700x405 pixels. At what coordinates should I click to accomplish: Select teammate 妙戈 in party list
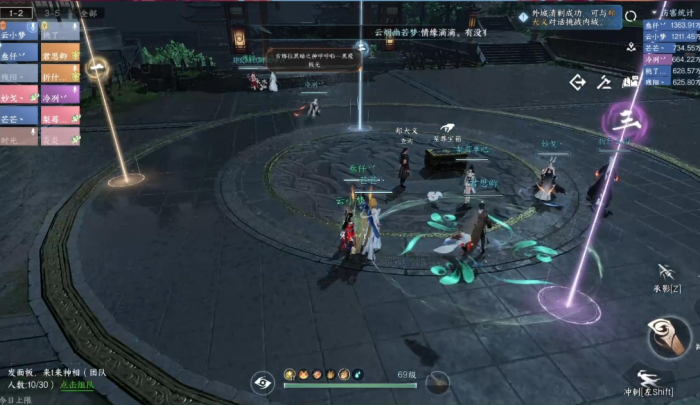19,96
